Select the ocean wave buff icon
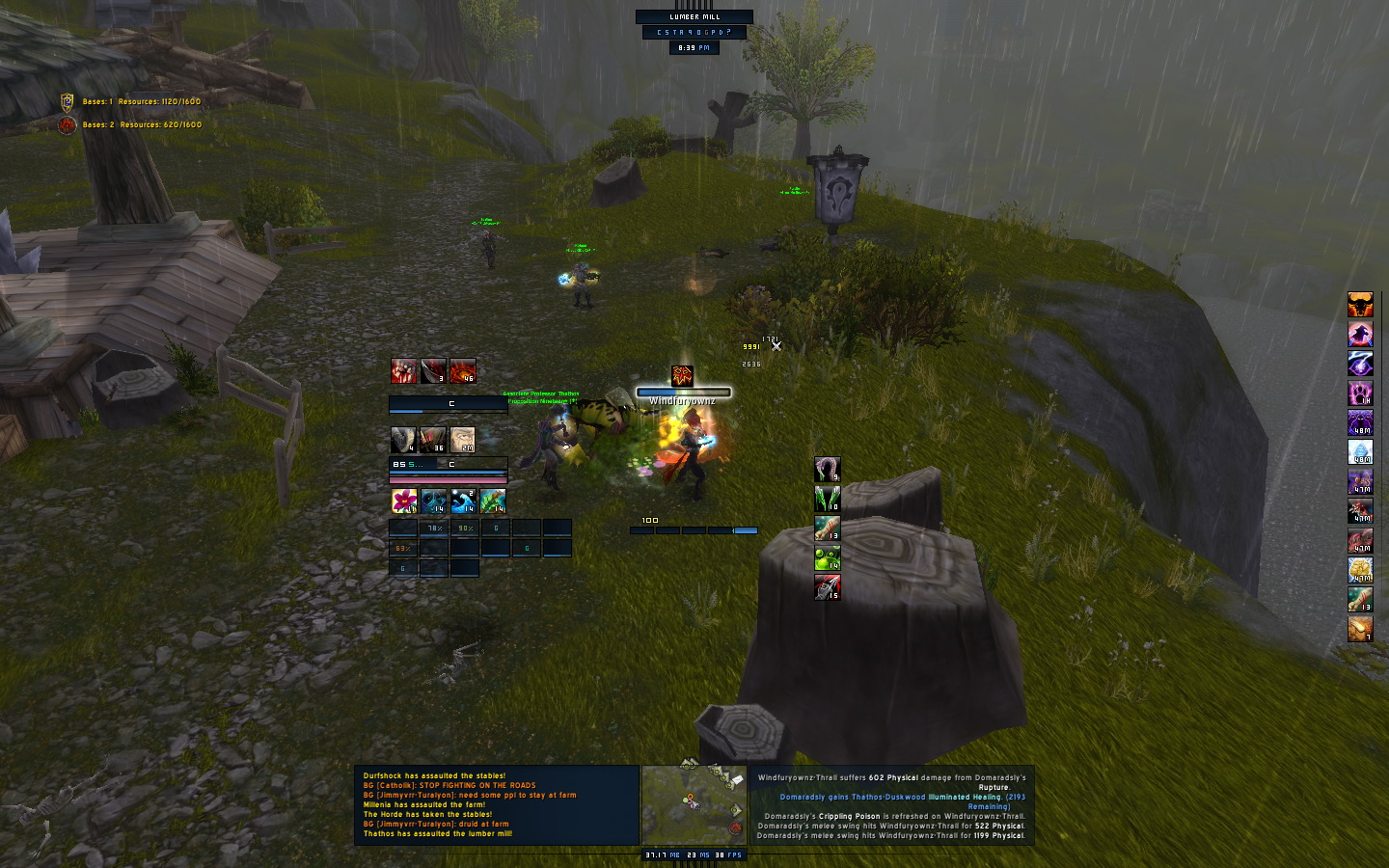 click(463, 500)
